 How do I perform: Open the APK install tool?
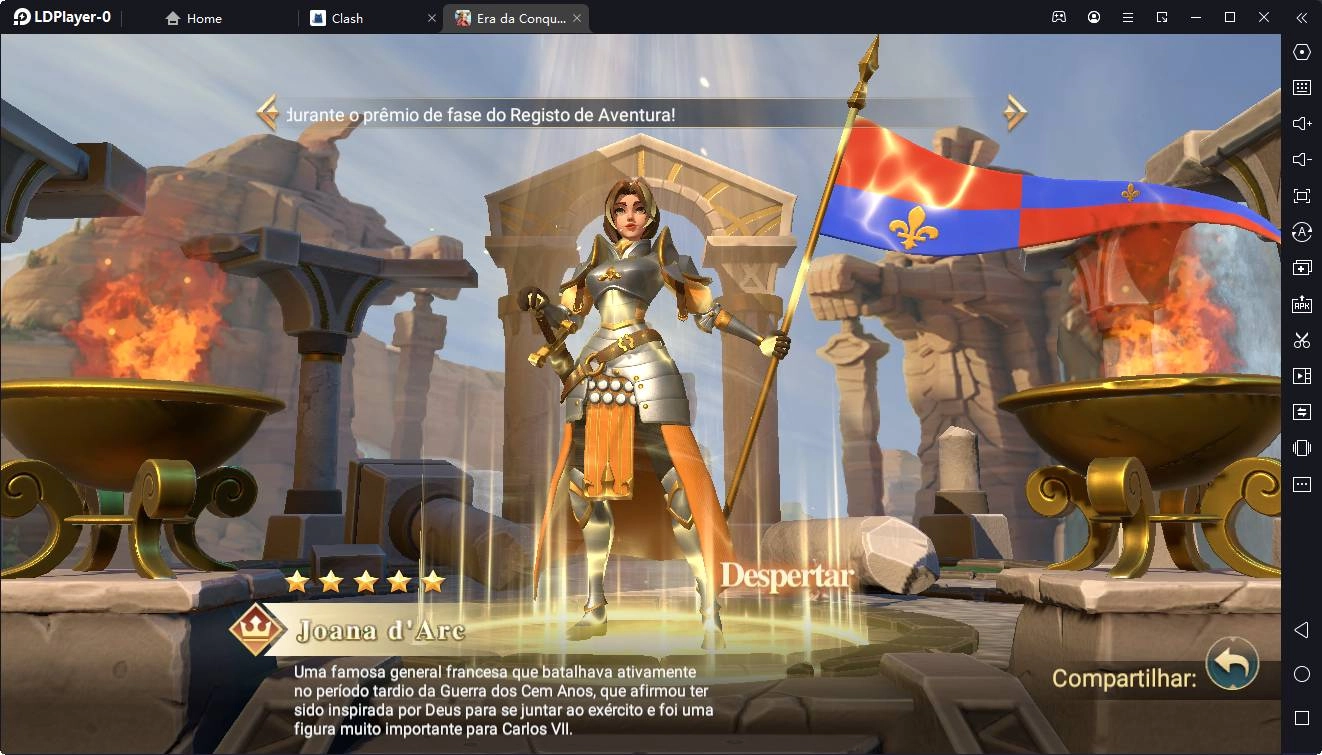click(x=1301, y=303)
